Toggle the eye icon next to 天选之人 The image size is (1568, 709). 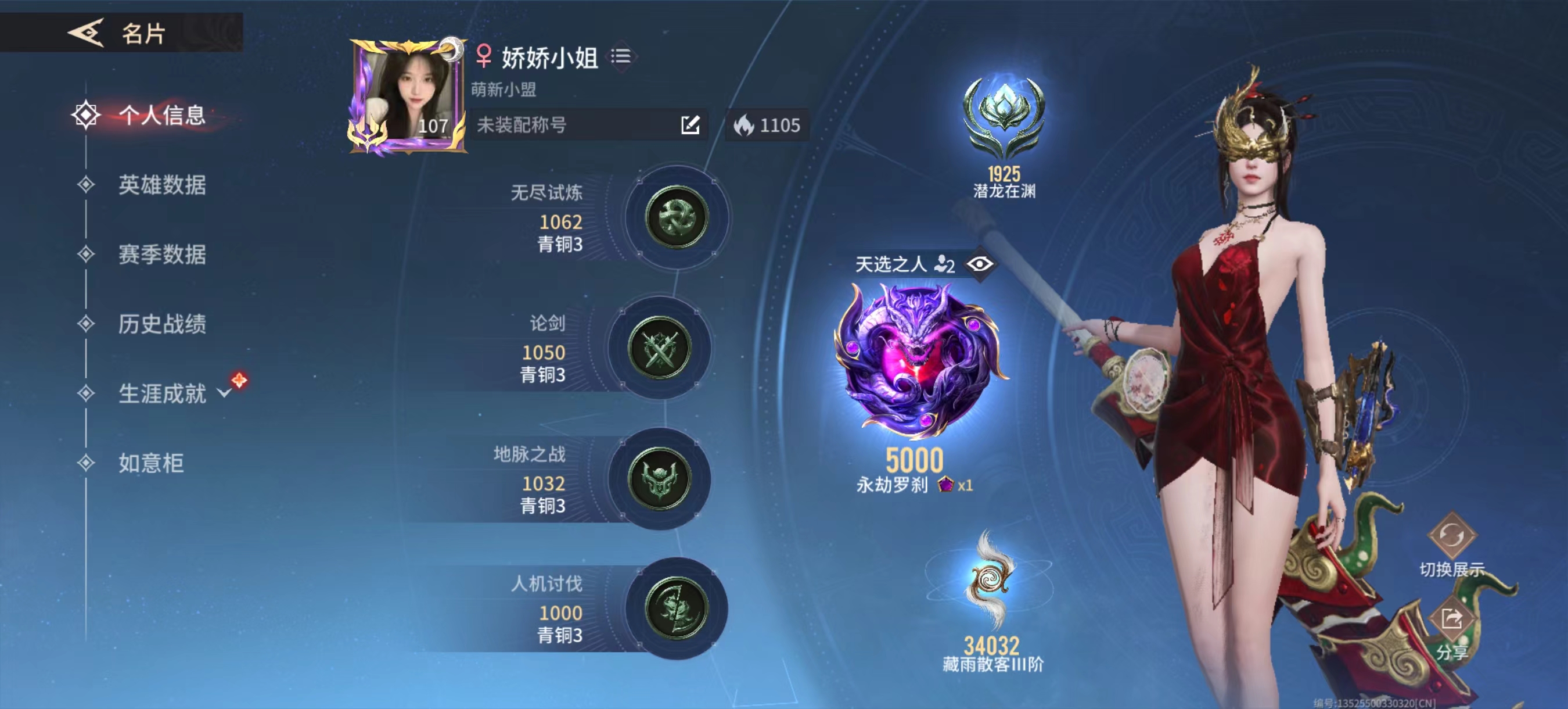point(979,264)
